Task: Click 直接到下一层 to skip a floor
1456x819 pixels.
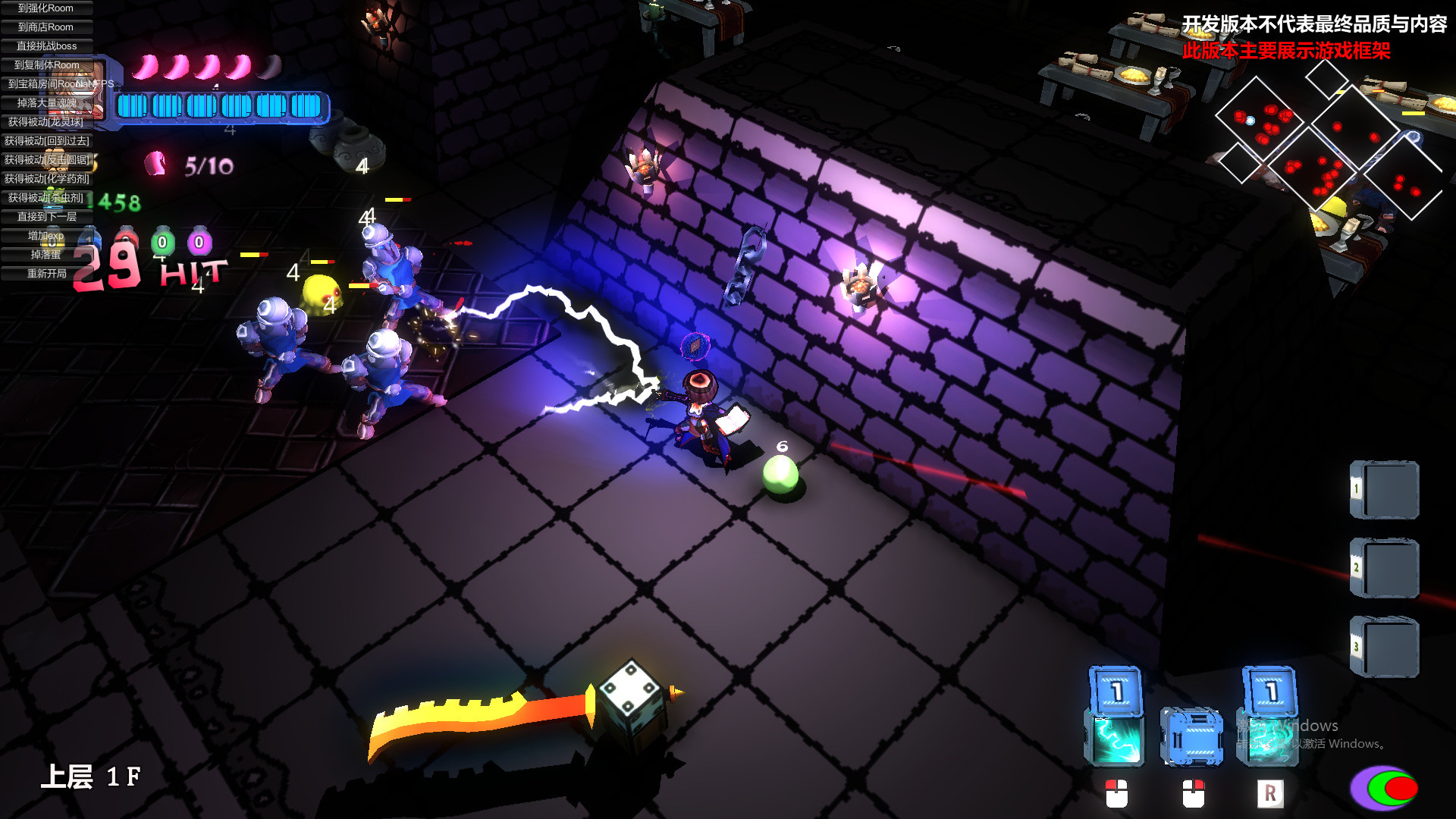Action: coord(45,217)
